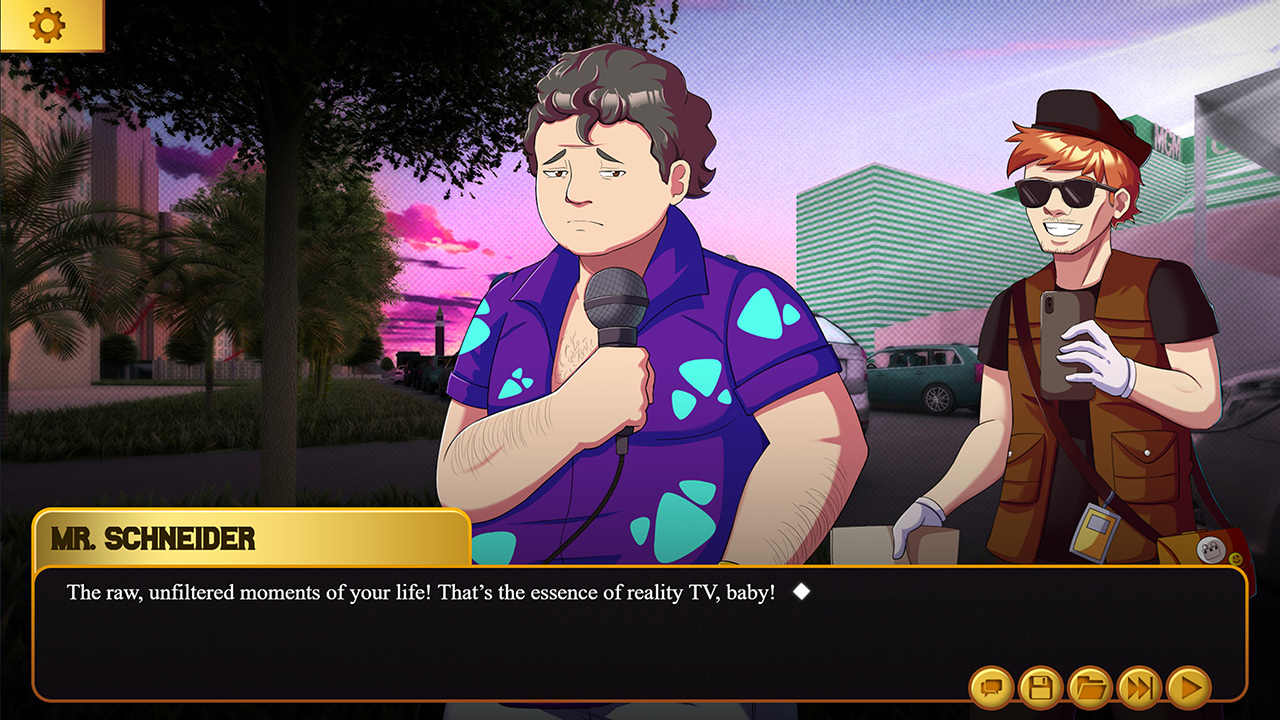Click the dialogue text to continue the story

point(420,593)
